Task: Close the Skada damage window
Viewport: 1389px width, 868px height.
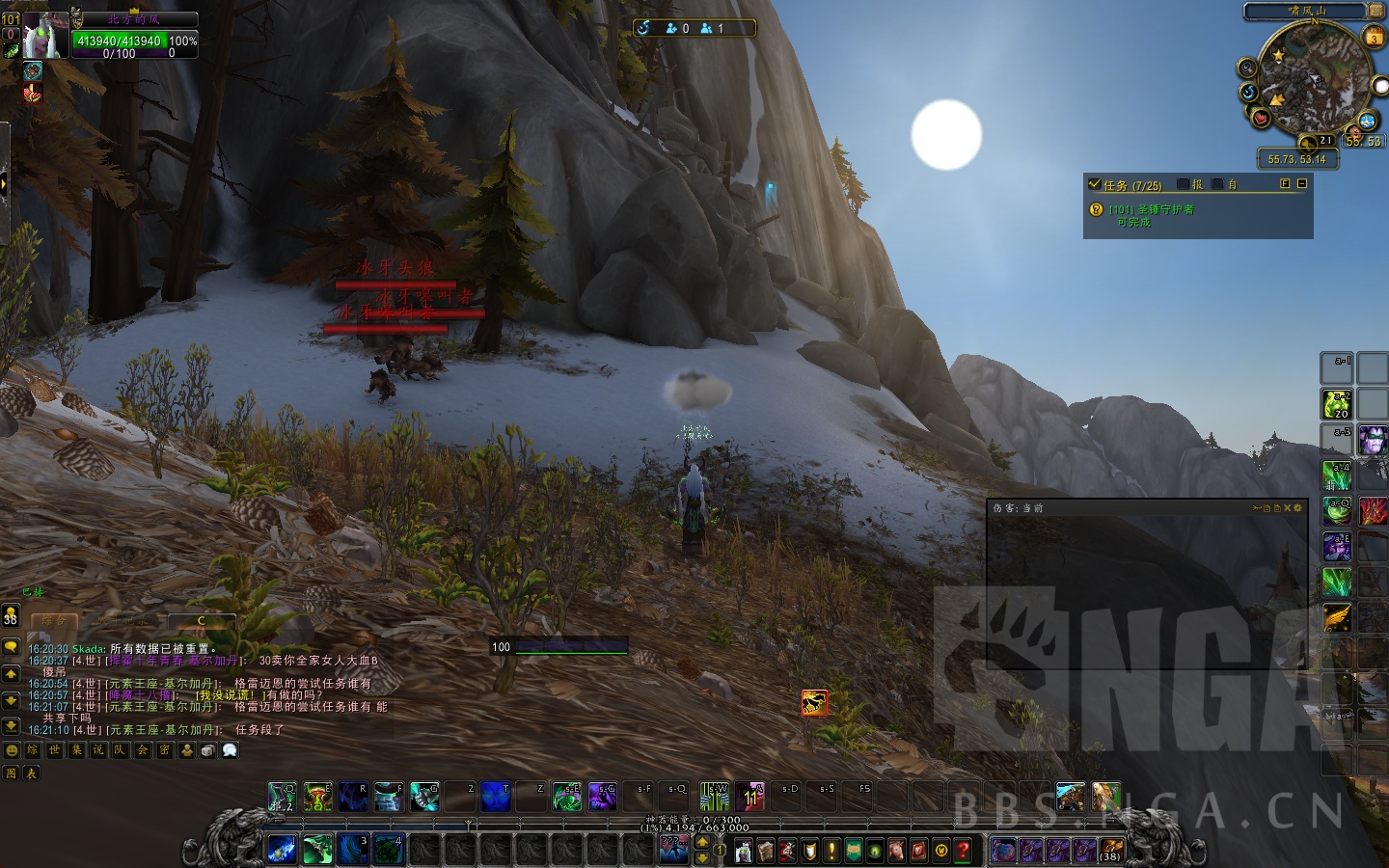Action: (1287, 507)
